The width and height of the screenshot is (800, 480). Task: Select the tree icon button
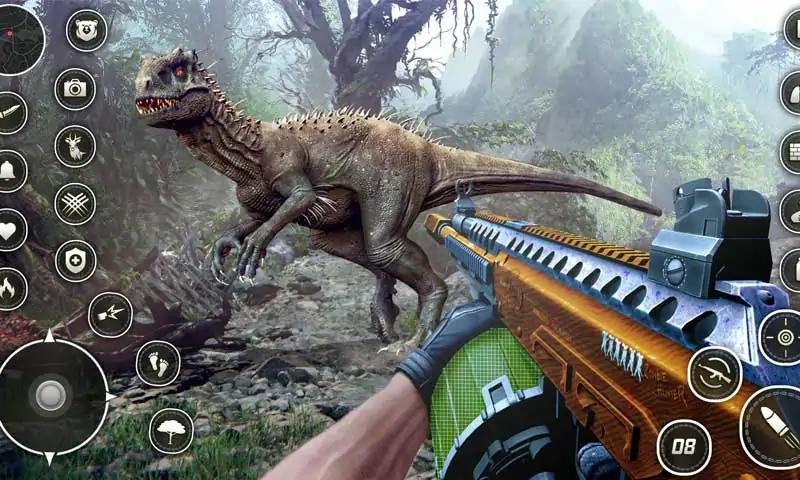pyautogui.click(x=171, y=430)
